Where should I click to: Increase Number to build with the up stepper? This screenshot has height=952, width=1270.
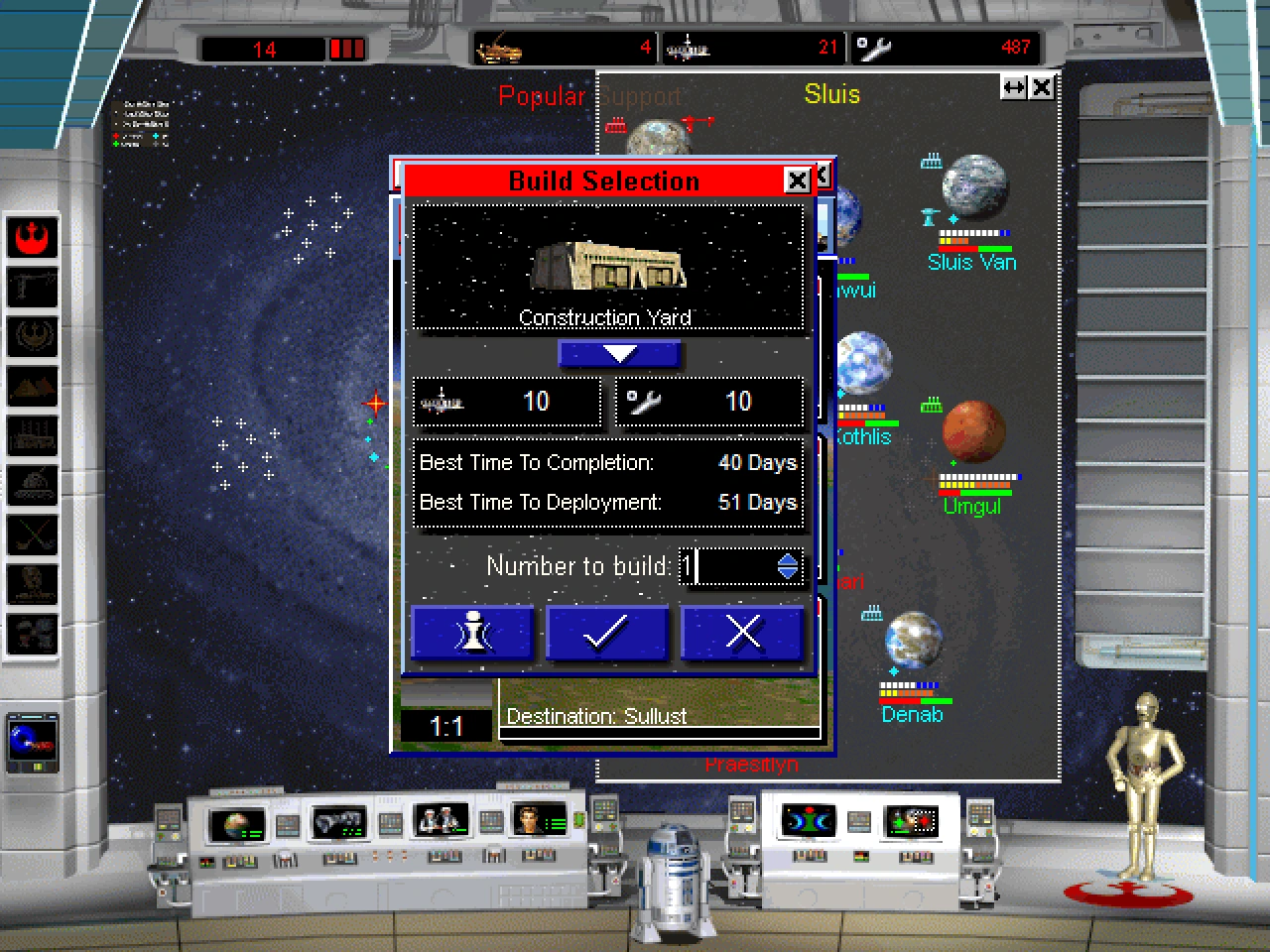[x=788, y=561]
